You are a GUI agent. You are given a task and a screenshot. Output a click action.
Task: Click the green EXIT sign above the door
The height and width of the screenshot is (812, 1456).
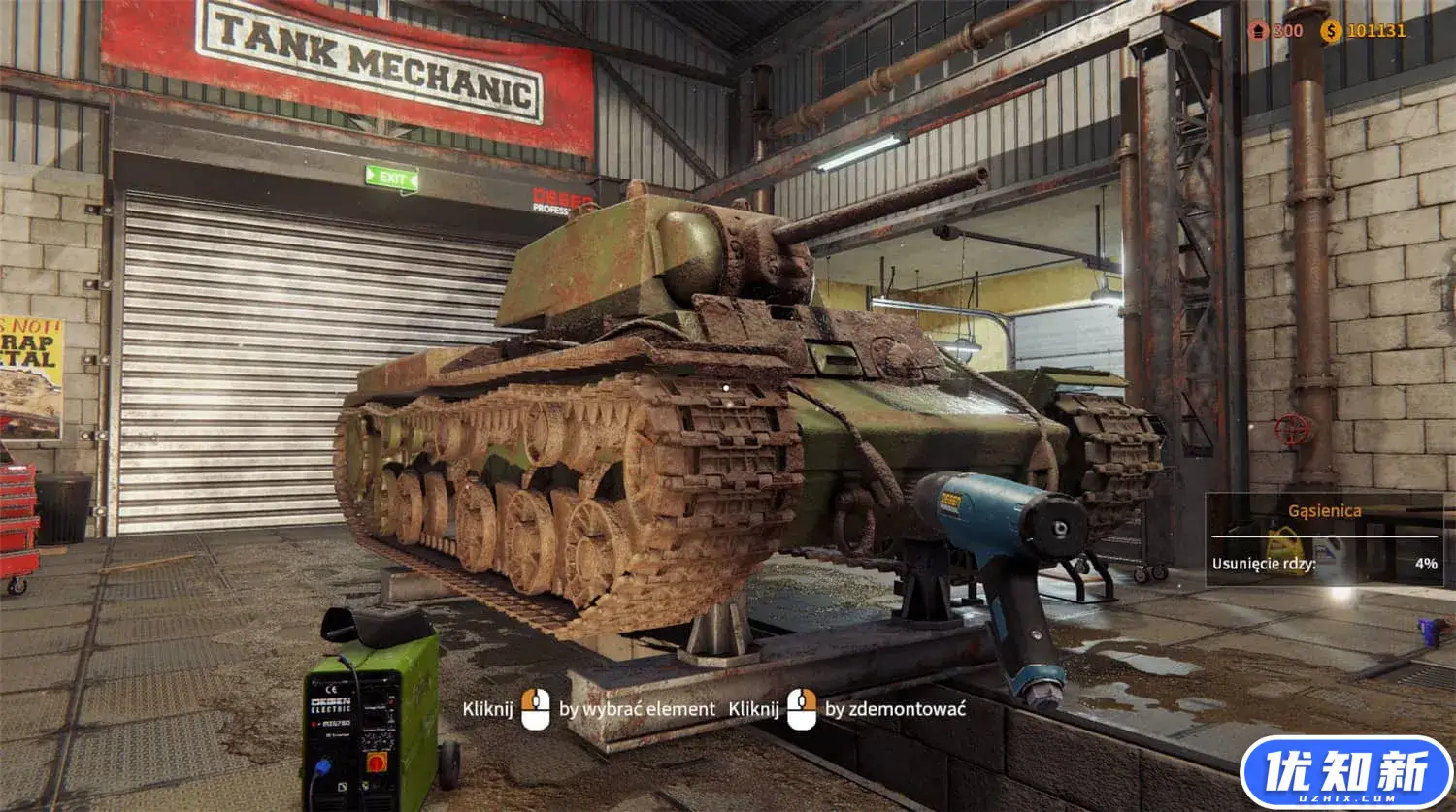tap(392, 178)
